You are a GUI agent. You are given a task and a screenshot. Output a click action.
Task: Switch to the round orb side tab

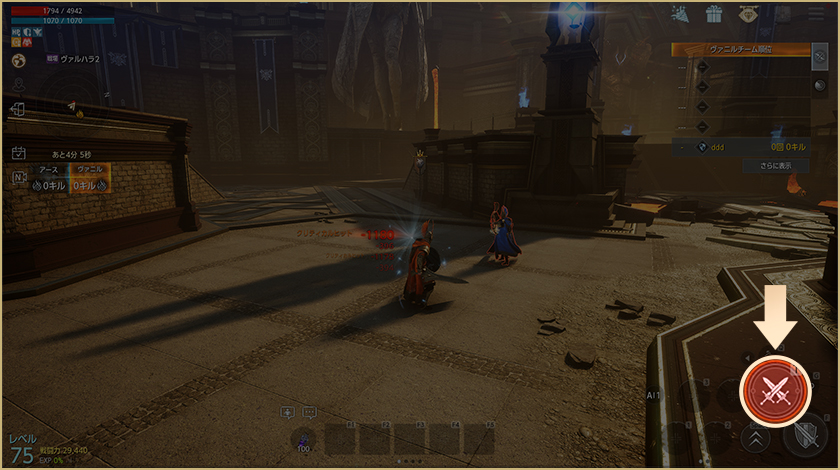tap(820, 86)
